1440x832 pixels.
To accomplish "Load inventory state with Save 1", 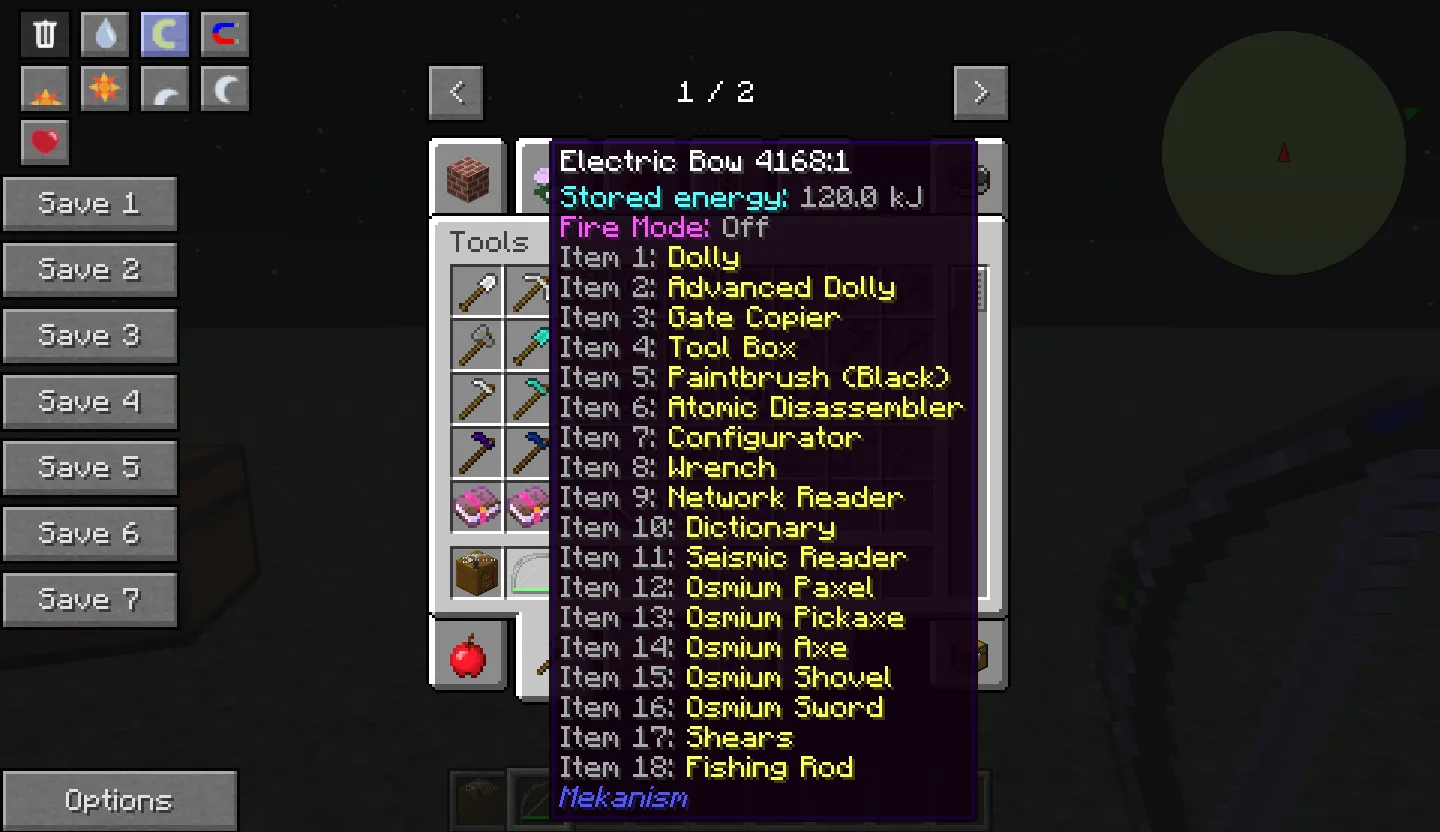I will 90,203.
